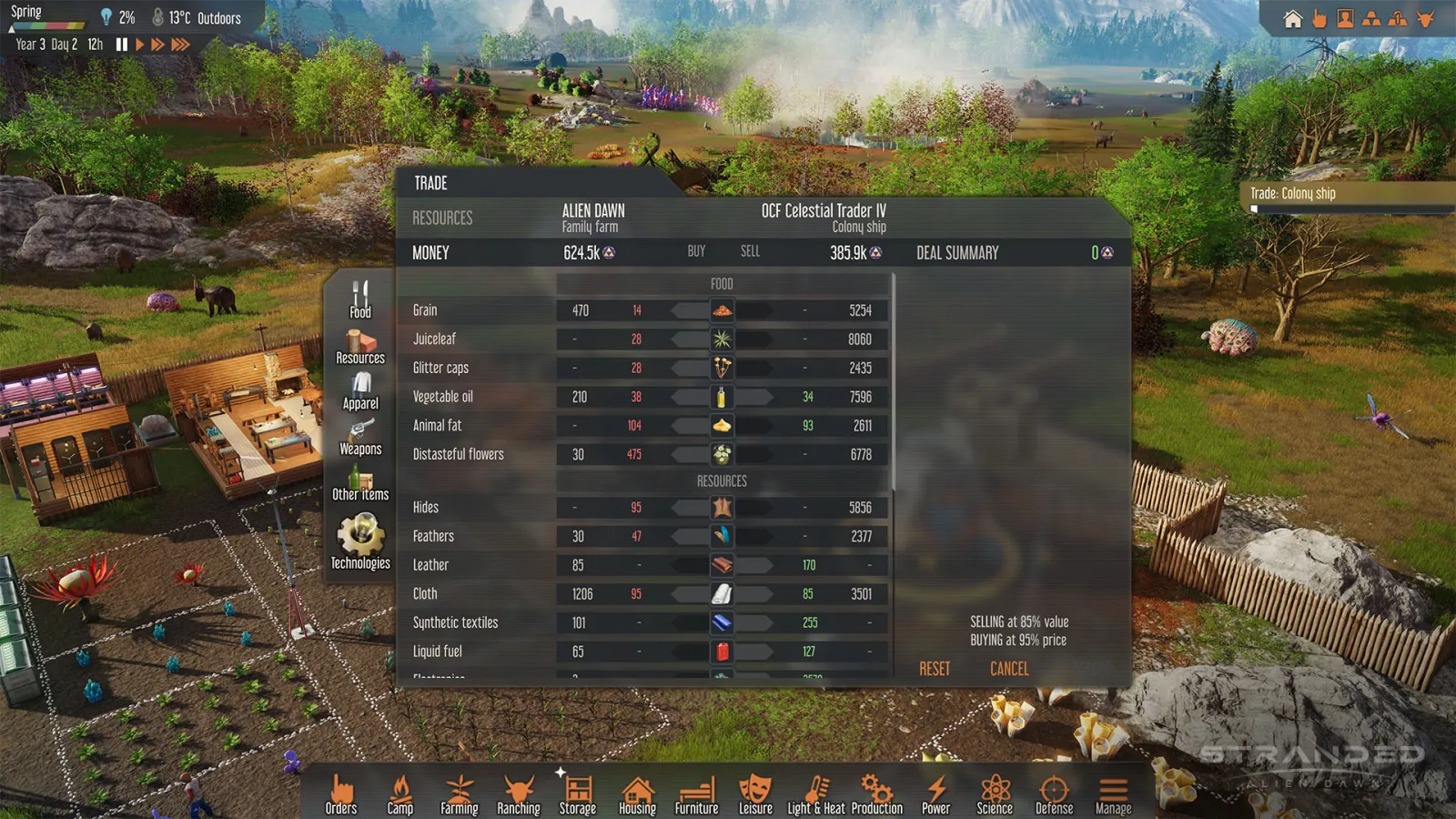Image resolution: width=1456 pixels, height=819 pixels.
Task: Open the Manage menu
Action: pyautogui.click(x=1113, y=794)
